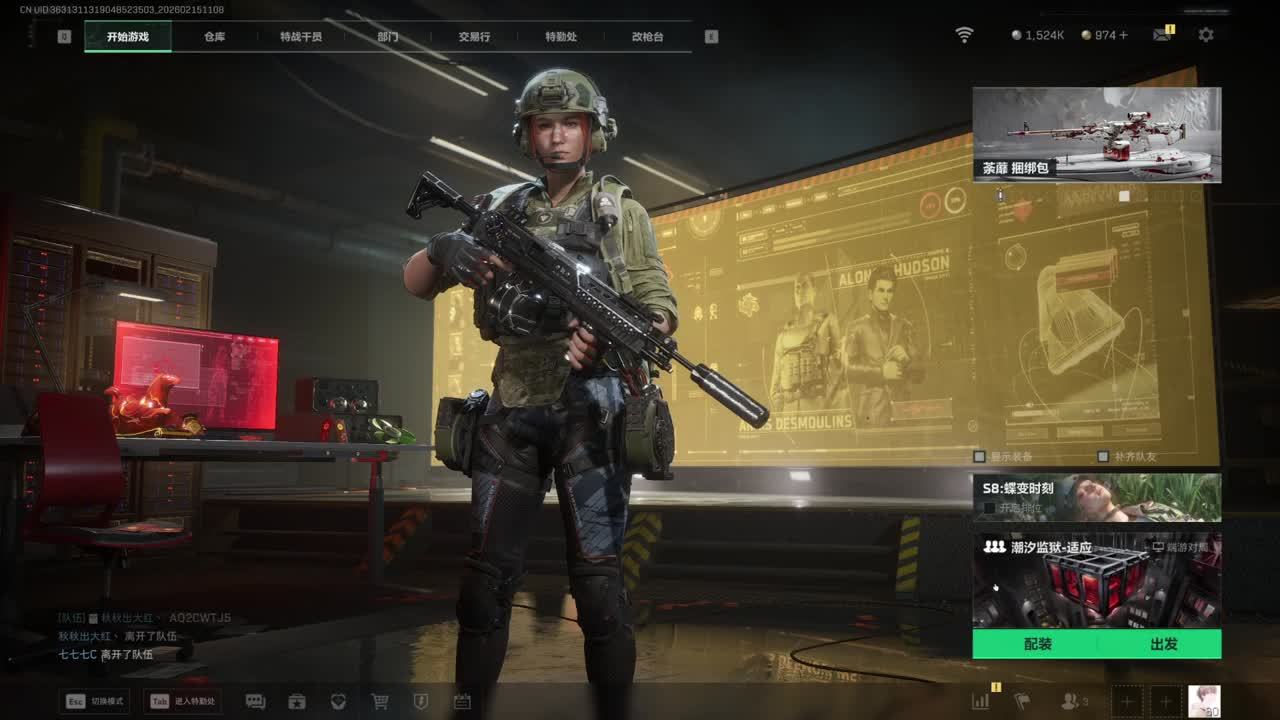Open the 特勤处 tab in top bar
Image resolution: width=1280 pixels, height=720 pixels.
[561, 37]
